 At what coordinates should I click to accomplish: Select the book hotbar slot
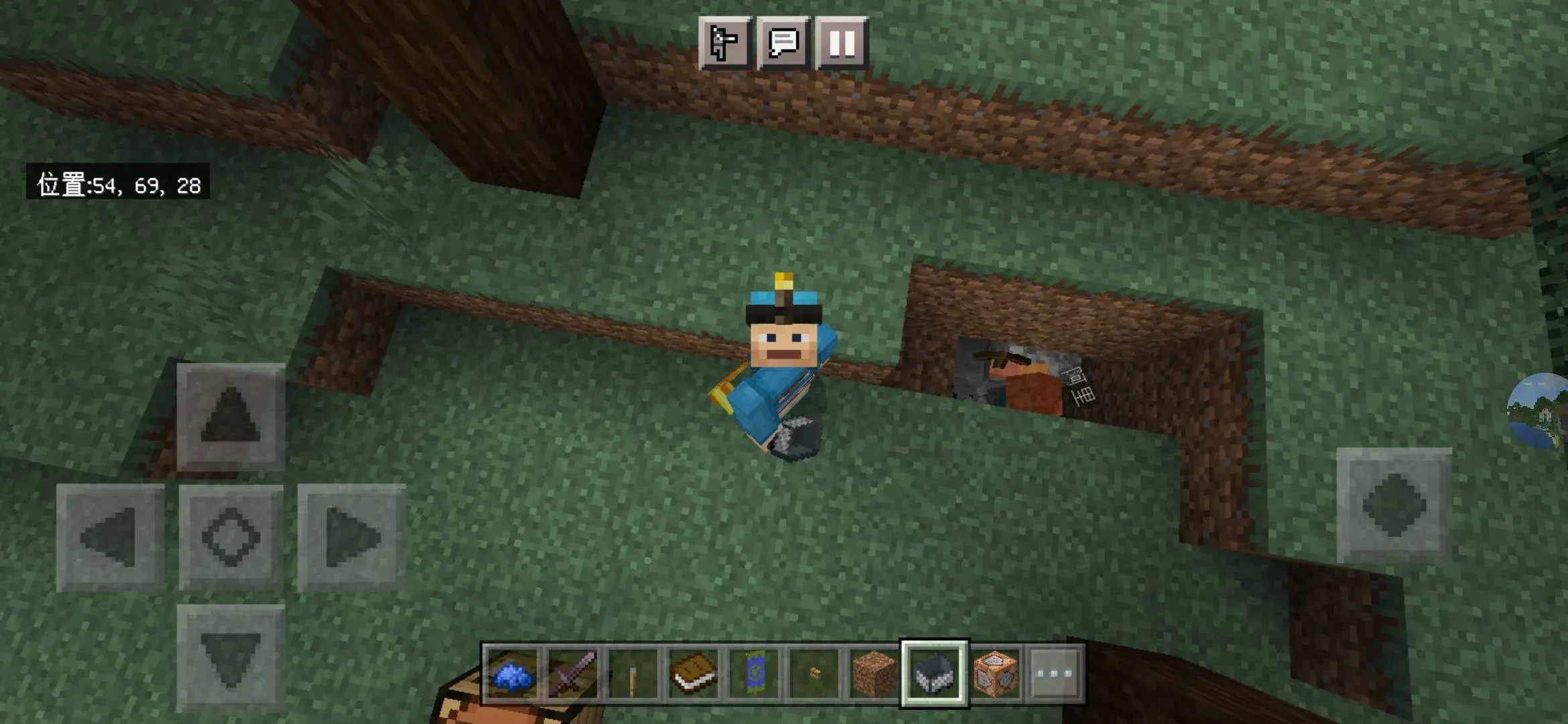(x=694, y=674)
